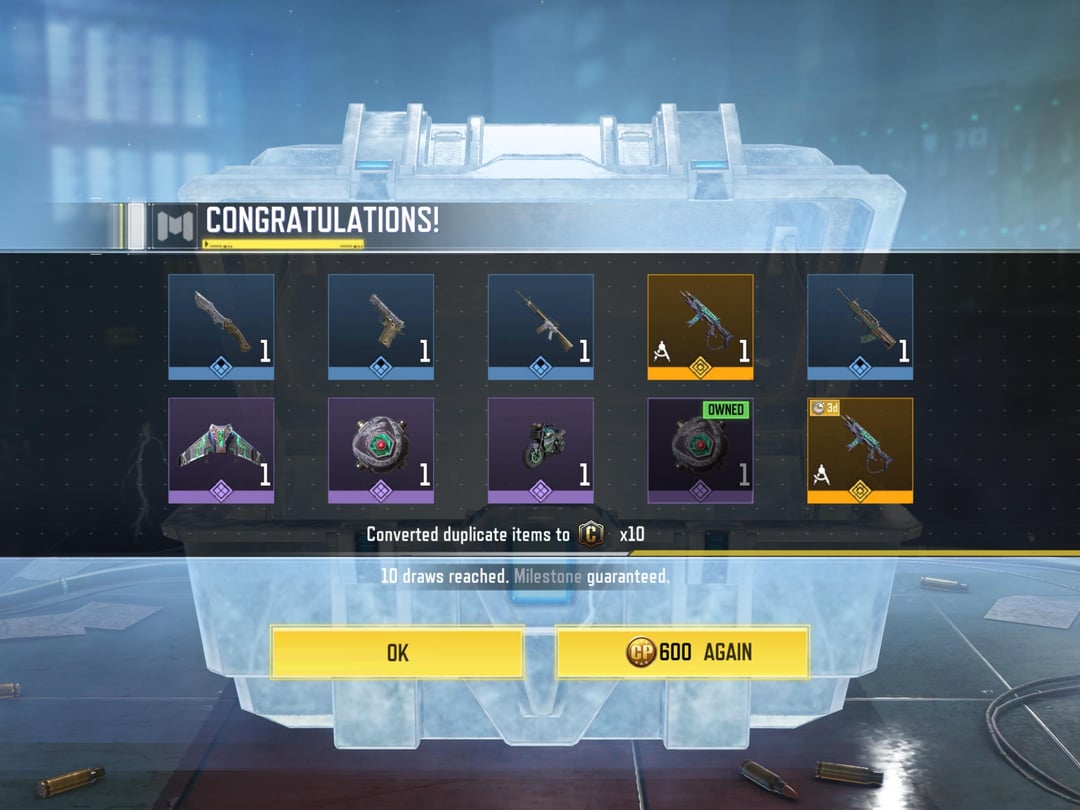
Task: Draw again for 600 CP
Action: [682, 653]
